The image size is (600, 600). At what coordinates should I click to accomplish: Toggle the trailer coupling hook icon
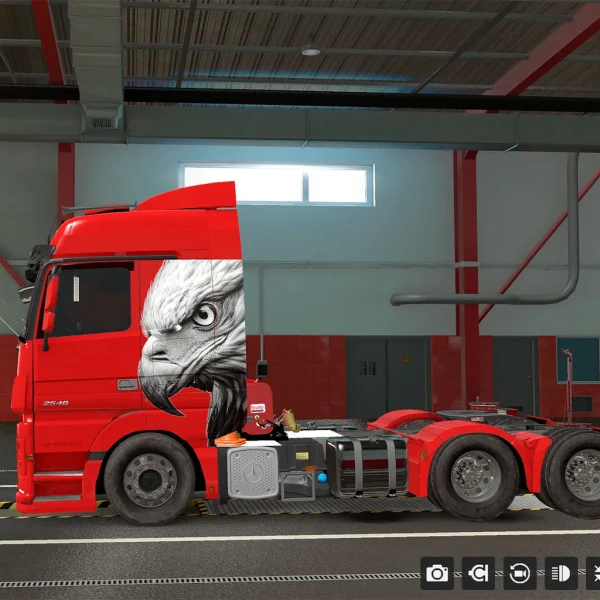coord(478,573)
